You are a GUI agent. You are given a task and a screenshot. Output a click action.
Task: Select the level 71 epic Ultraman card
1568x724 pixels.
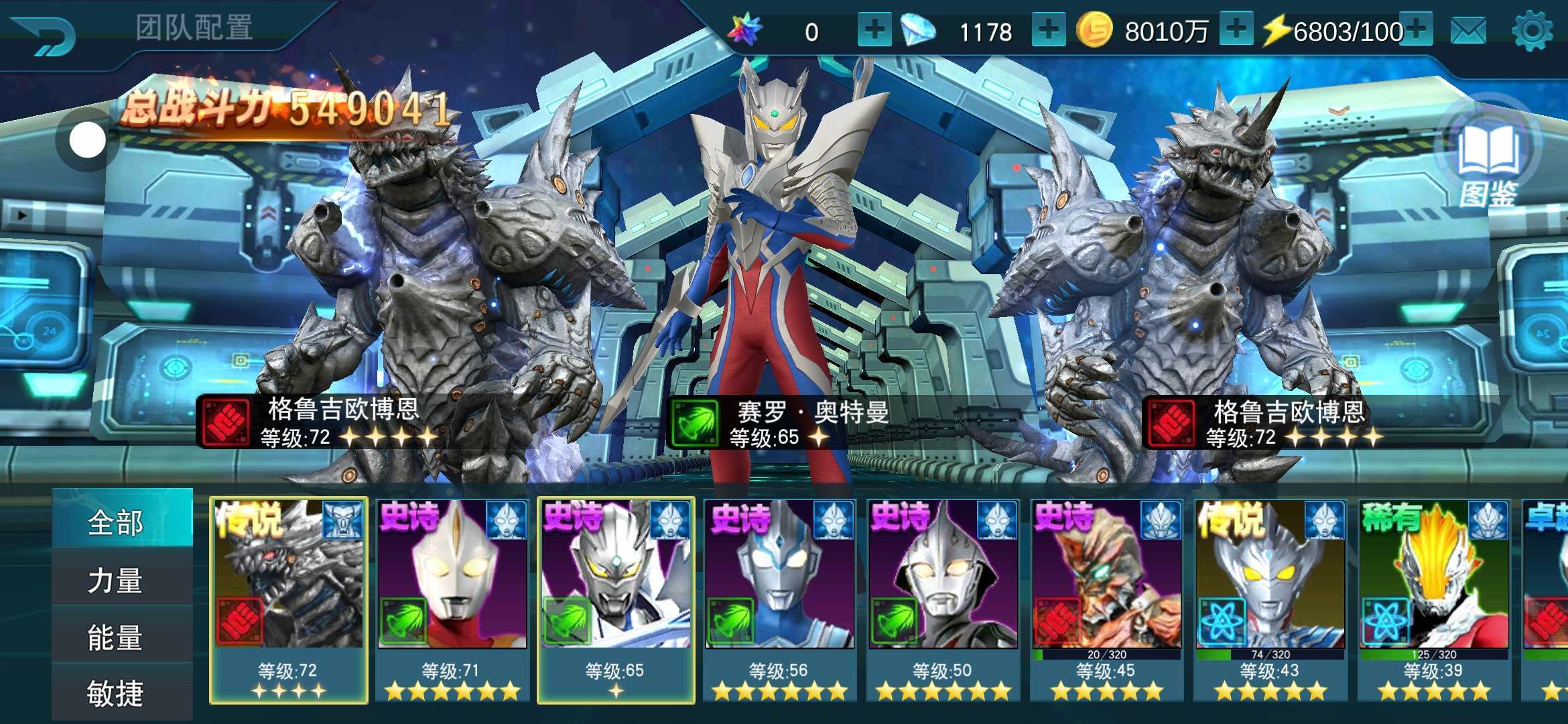(x=452, y=599)
